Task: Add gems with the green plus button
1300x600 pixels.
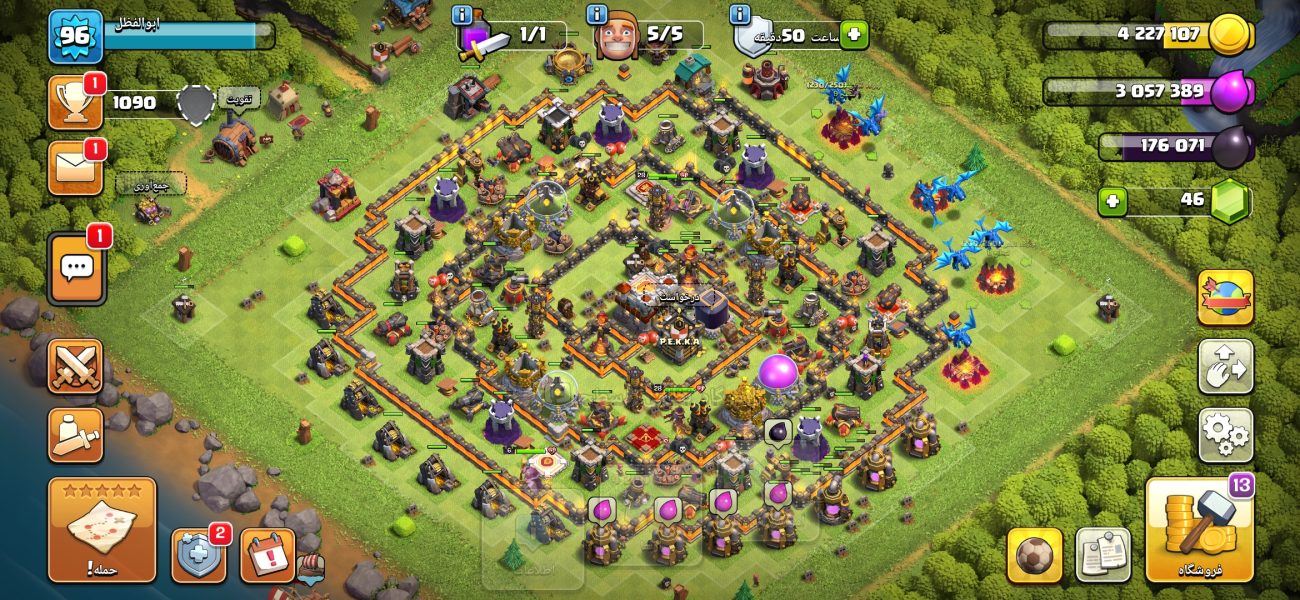Action: point(1112,201)
